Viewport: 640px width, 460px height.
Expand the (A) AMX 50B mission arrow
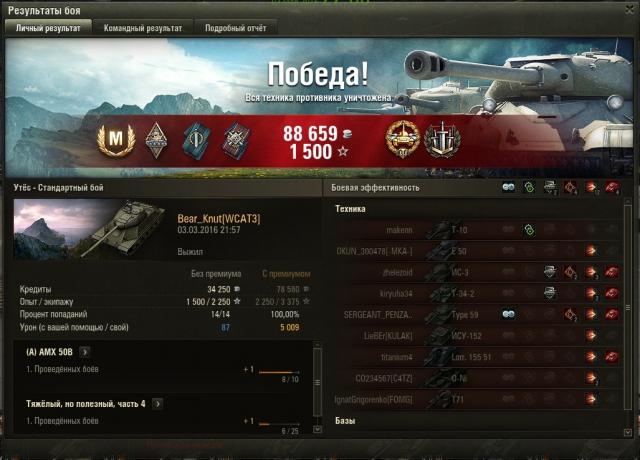[84, 352]
